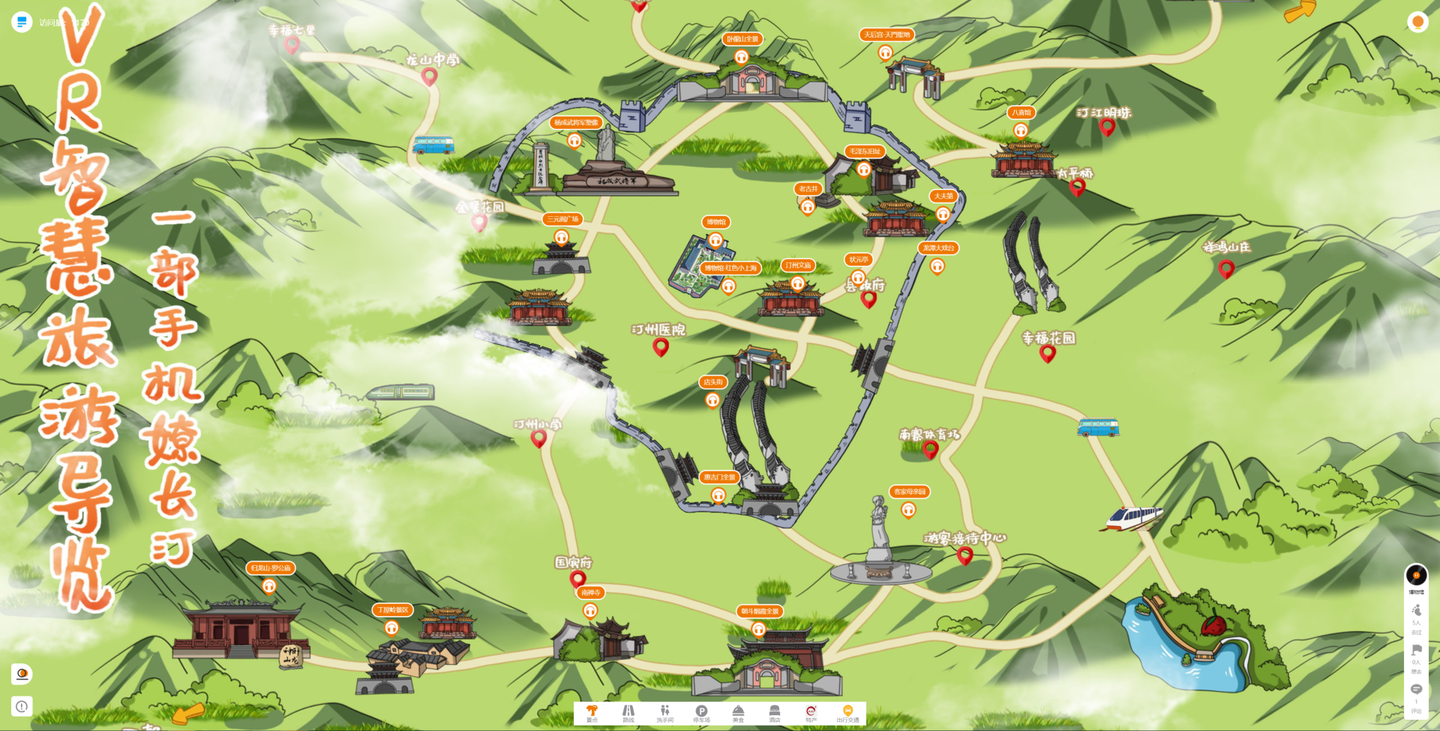1440x731 pixels.
Task: Select the 汀州医院 red location pin
Action: [661, 347]
